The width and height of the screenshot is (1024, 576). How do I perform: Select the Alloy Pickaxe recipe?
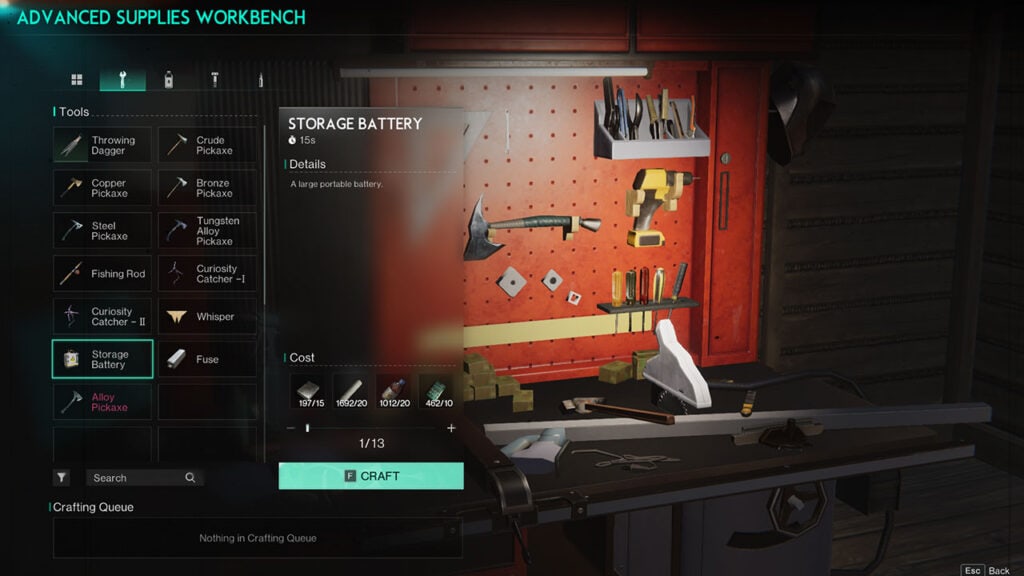pyautogui.click(x=102, y=402)
